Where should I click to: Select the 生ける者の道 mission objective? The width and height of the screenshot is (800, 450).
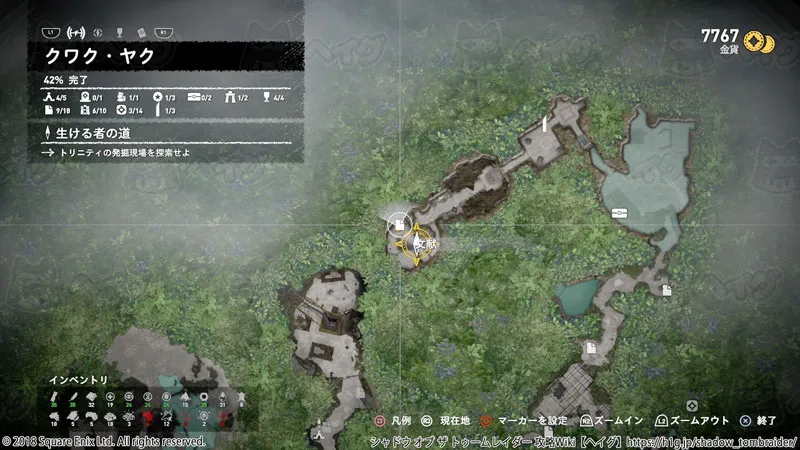[95, 133]
